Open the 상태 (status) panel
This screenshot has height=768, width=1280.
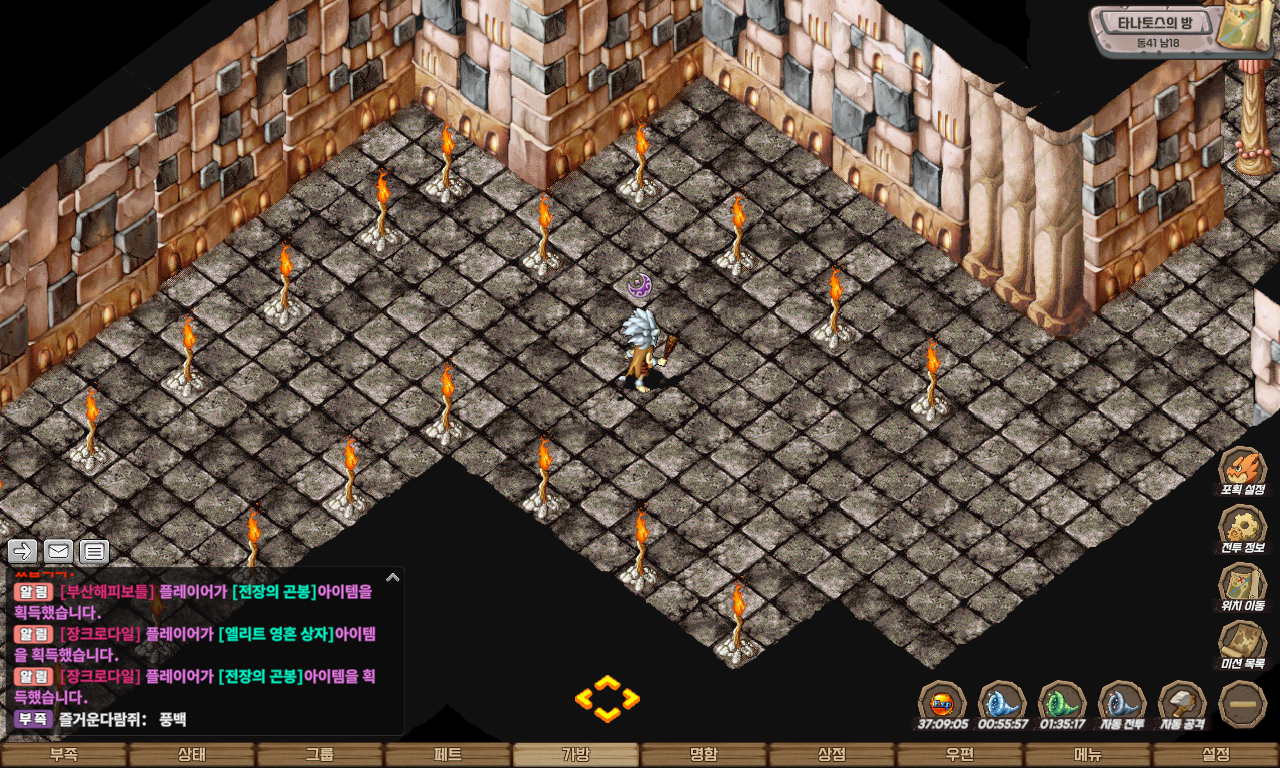192,755
